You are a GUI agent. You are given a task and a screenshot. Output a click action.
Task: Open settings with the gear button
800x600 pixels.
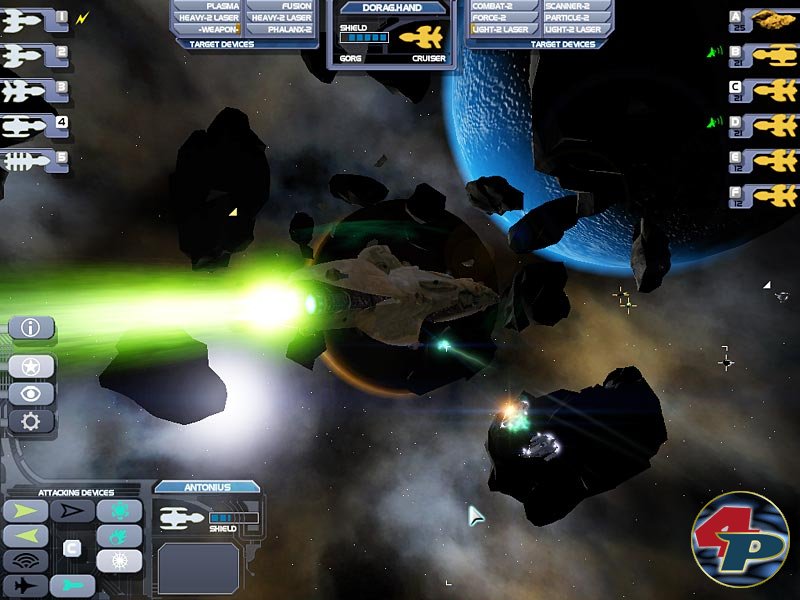31,421
